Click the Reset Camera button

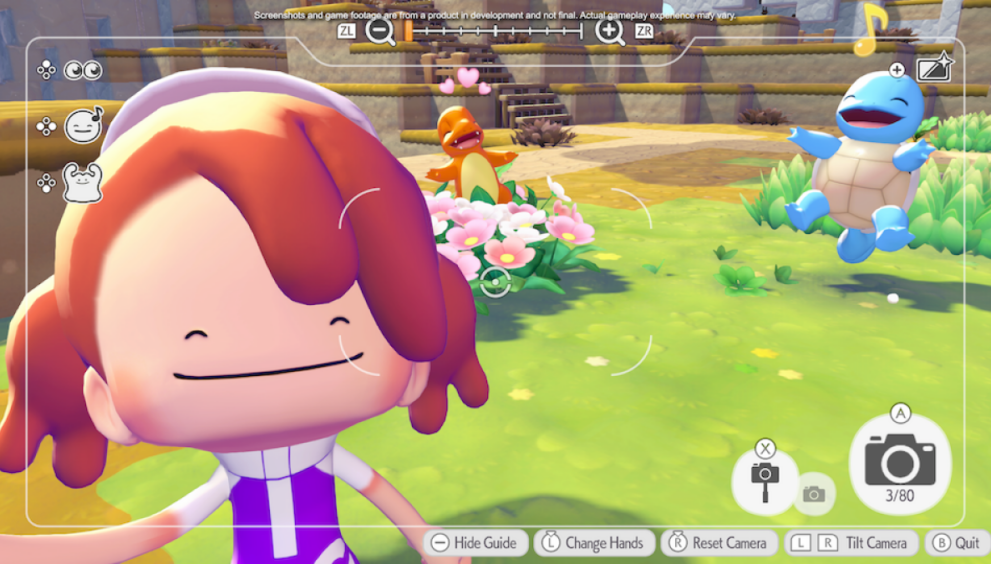coord(719,543)
